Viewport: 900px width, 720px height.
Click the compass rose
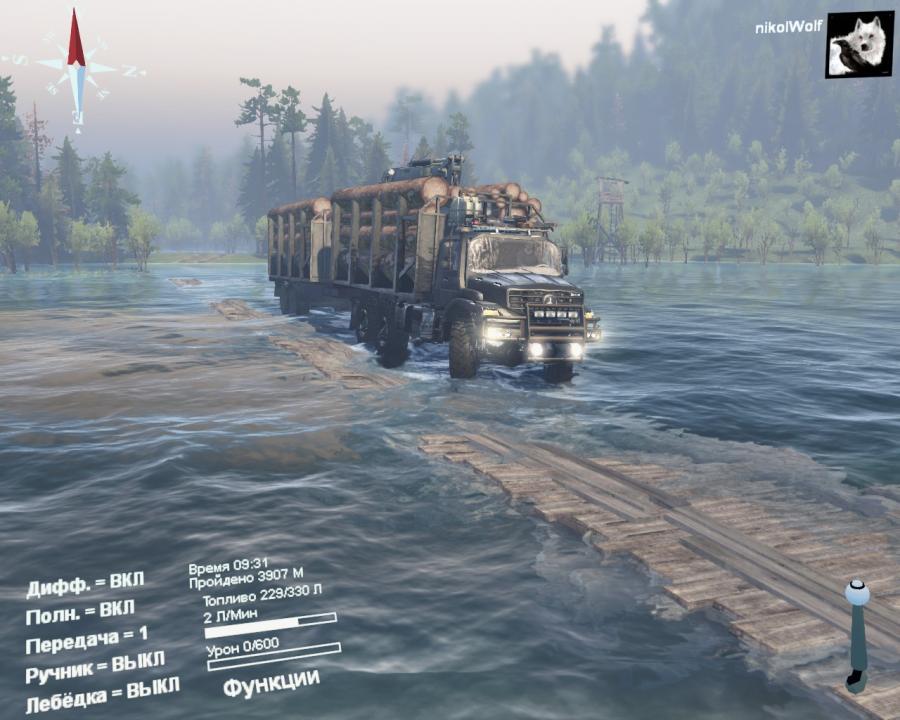[76, 67]
